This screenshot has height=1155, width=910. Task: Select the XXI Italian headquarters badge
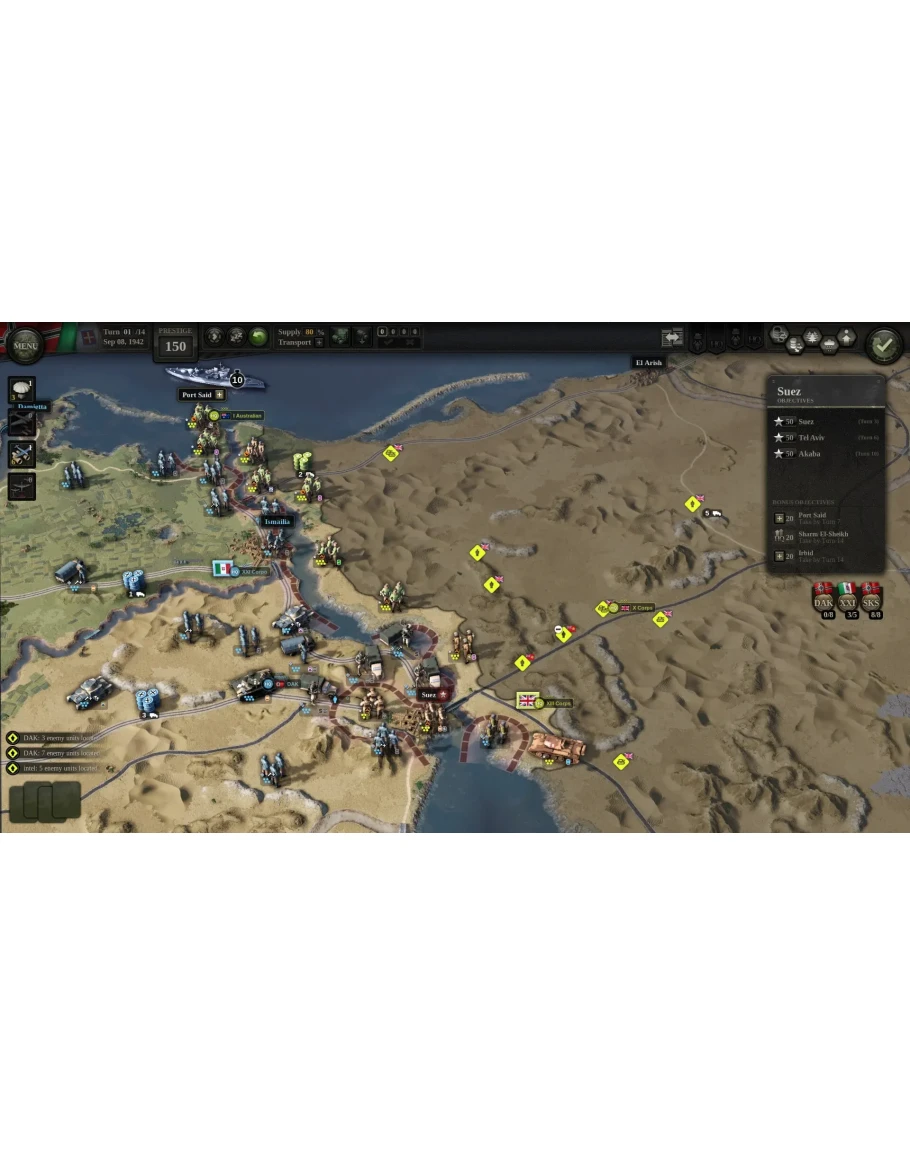point(848,598)
